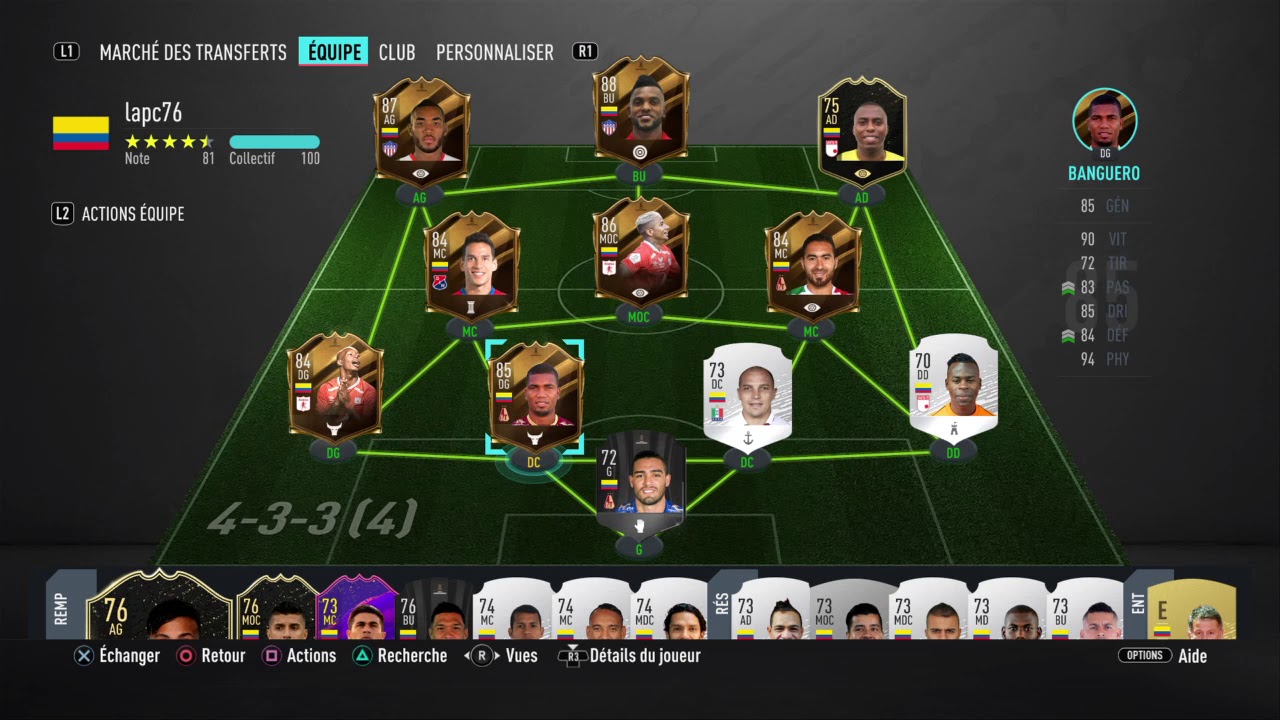This screenshot has height=720, width=1280.
Task: Switch to the CLUB tab
Action: click(397, 52)
